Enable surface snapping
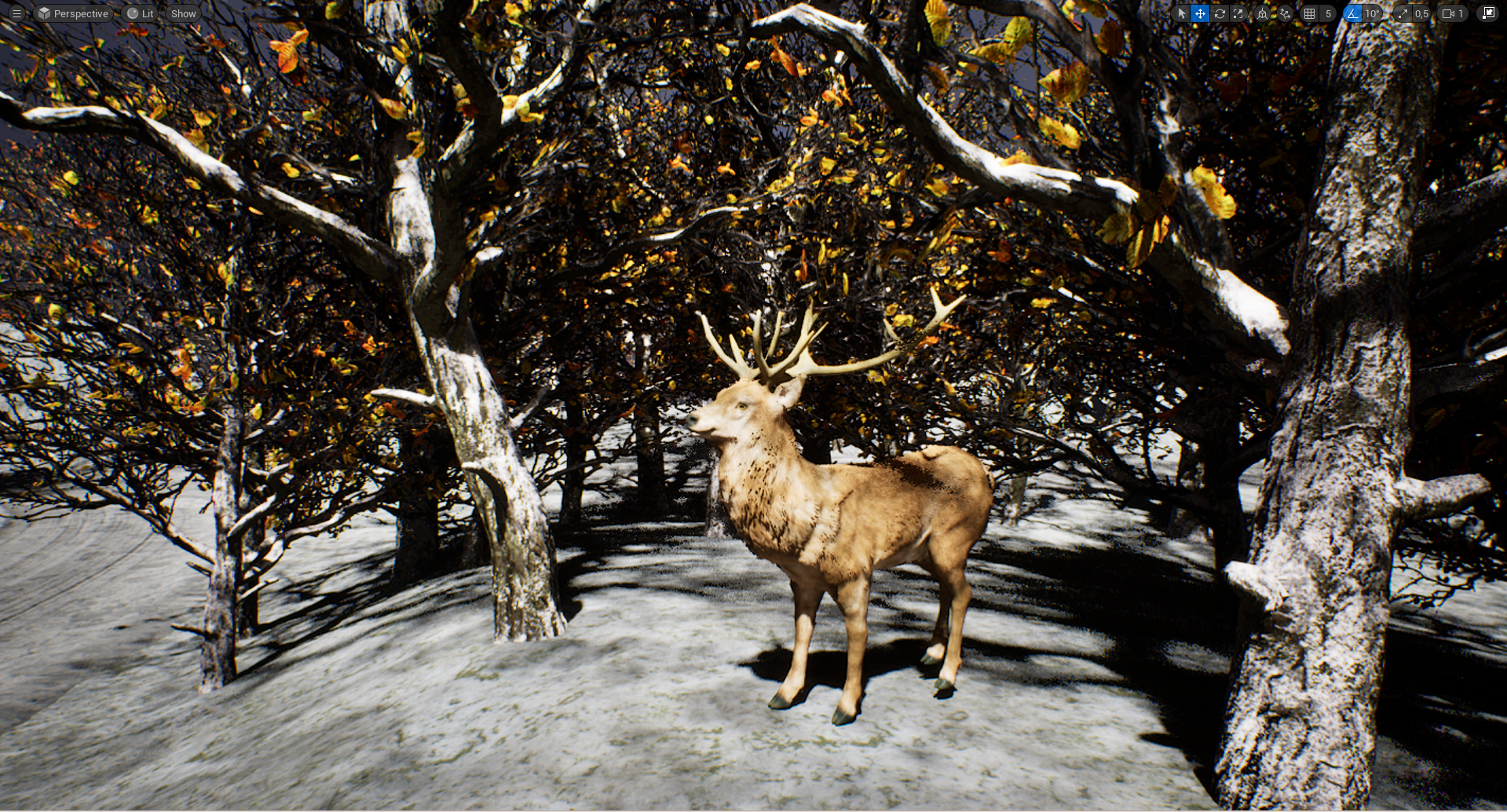This screenshot has height=812, width=1507. 1286,13
